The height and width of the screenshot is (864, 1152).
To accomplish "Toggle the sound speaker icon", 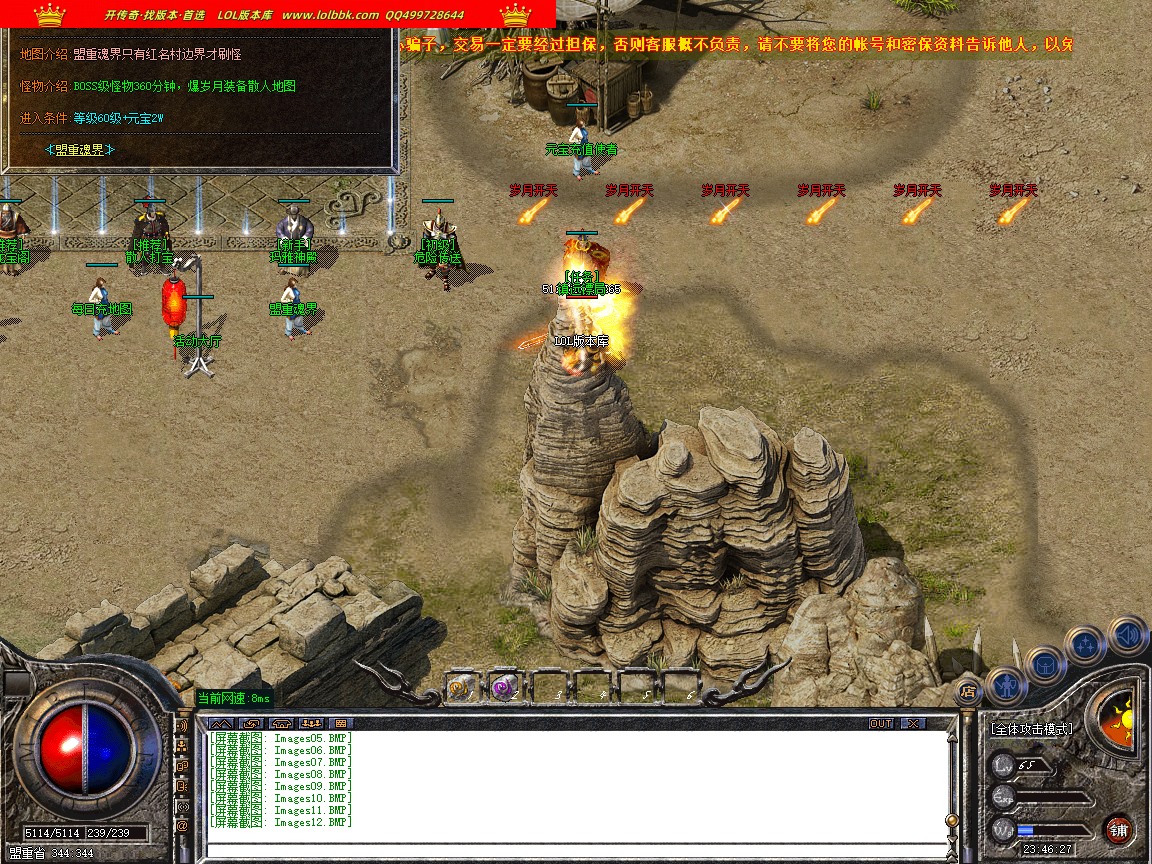I will [1127, 634].
